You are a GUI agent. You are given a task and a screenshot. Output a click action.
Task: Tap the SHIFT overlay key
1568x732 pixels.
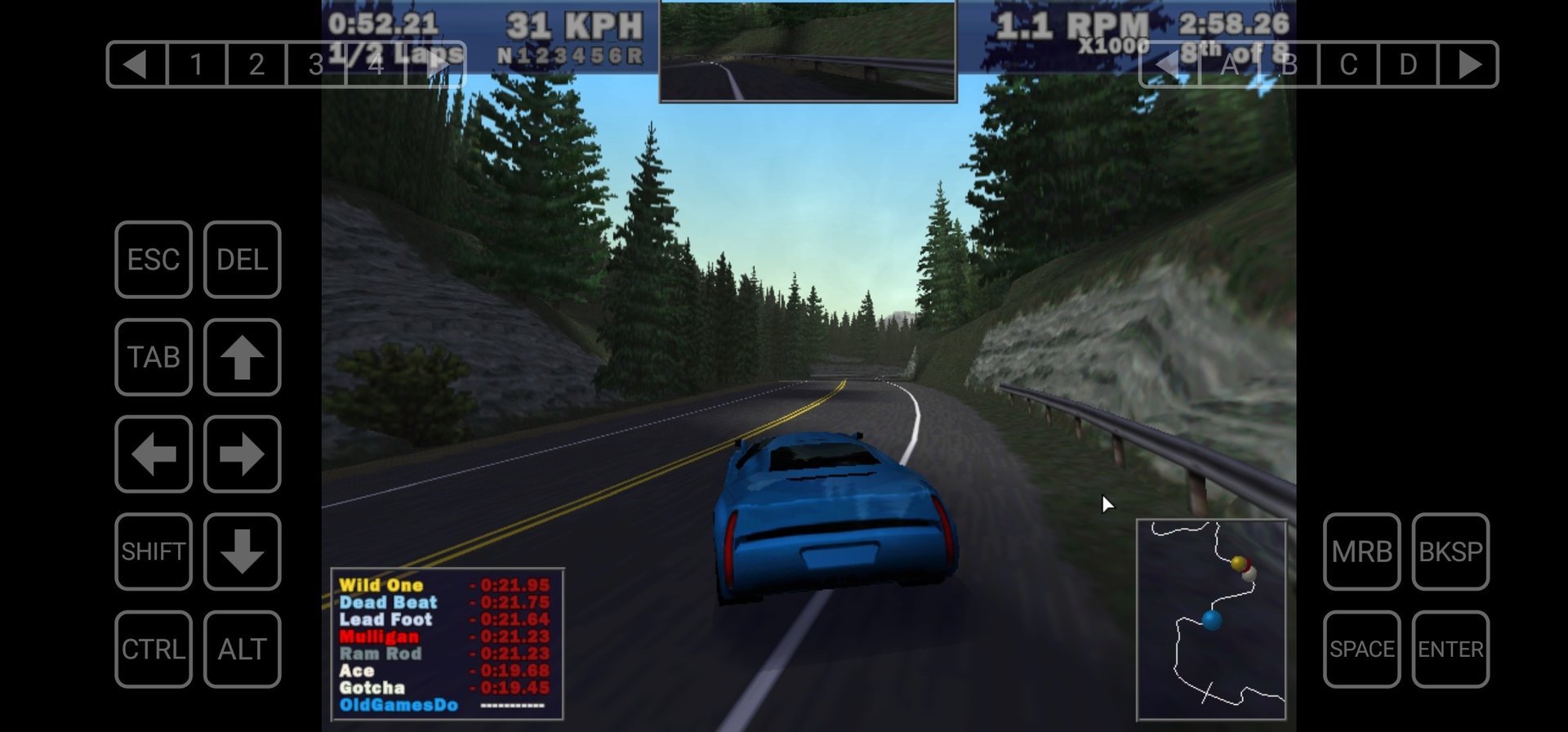[x=154, y=551]
